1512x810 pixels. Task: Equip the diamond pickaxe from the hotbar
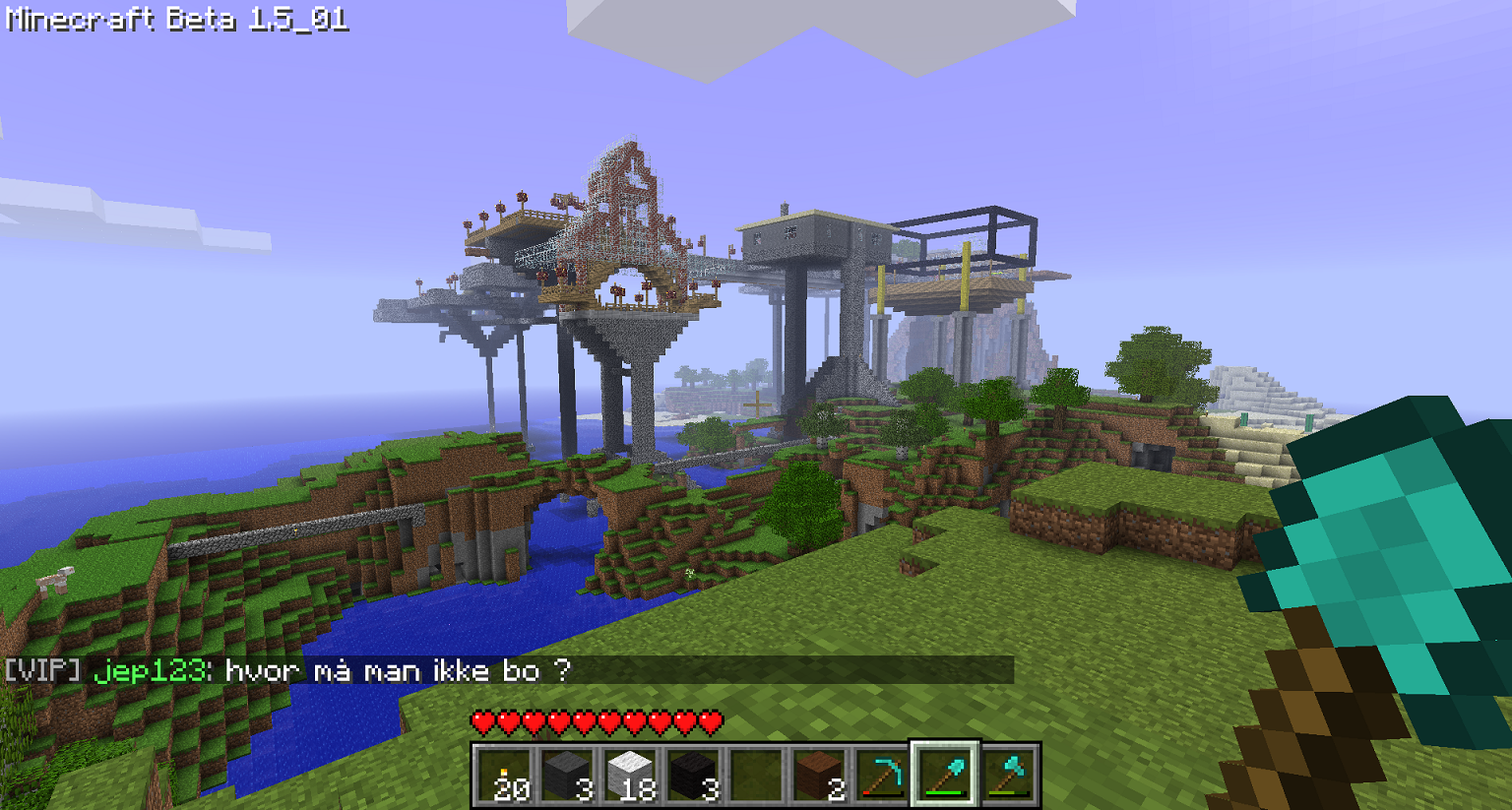(882, 775)
